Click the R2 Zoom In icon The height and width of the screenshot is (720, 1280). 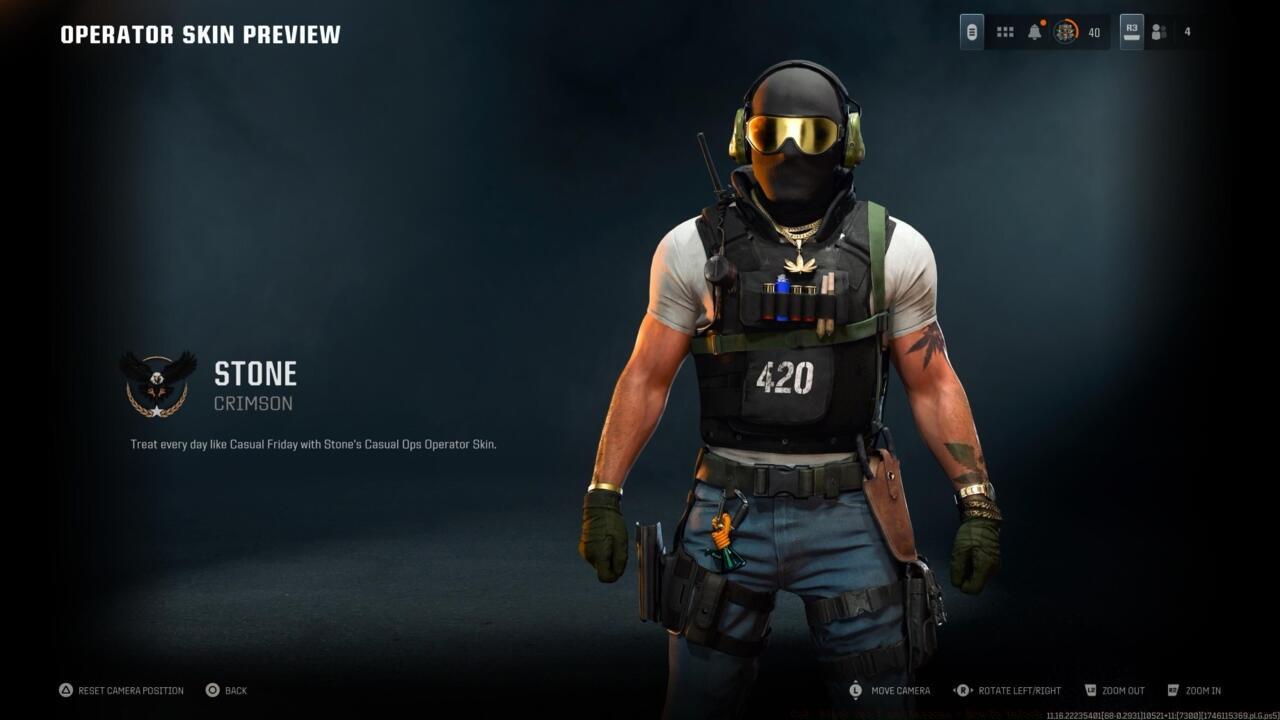click(x=1171, y=690)
